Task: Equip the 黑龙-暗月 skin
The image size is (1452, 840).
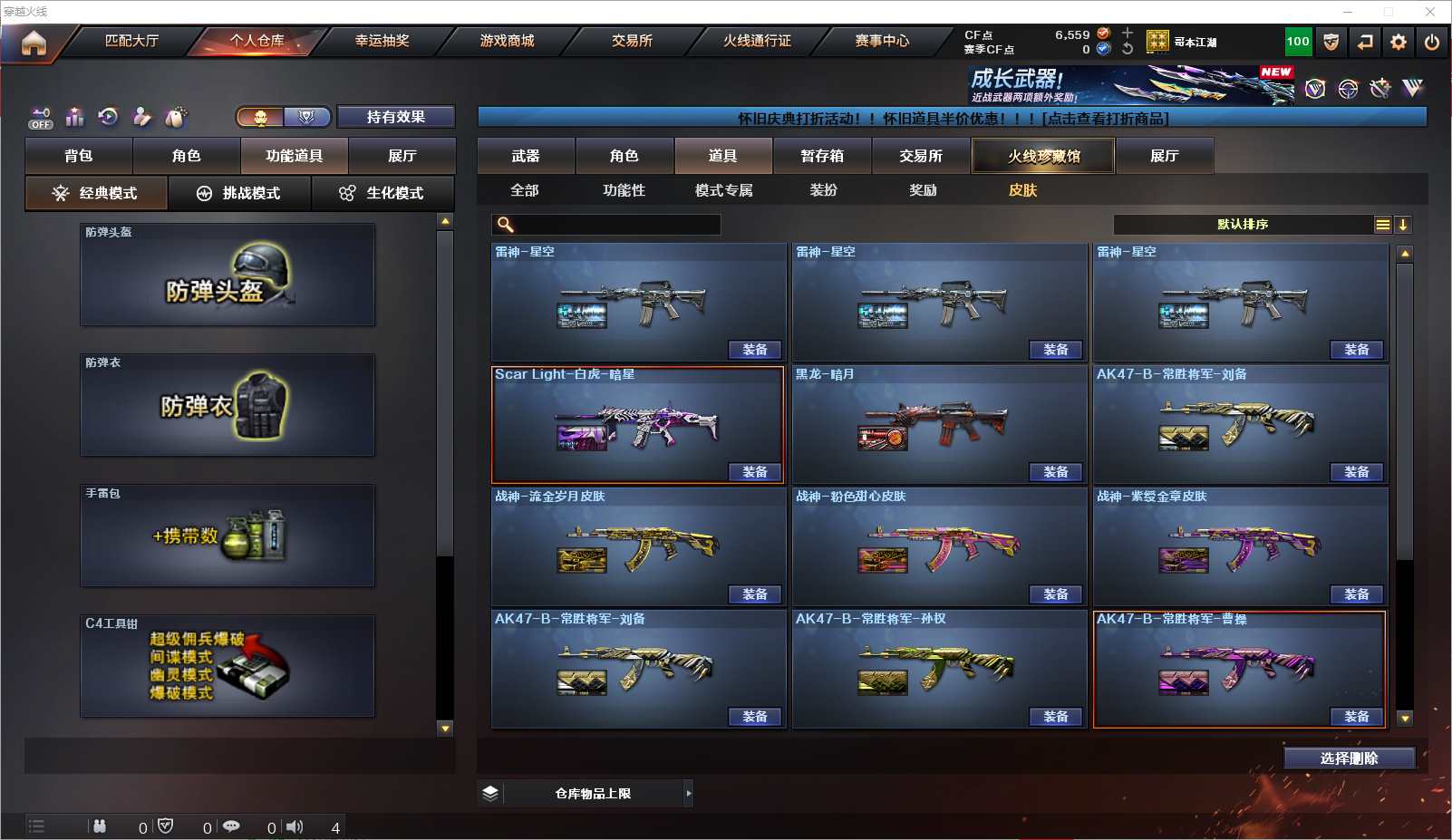Action: point(1056,472)
